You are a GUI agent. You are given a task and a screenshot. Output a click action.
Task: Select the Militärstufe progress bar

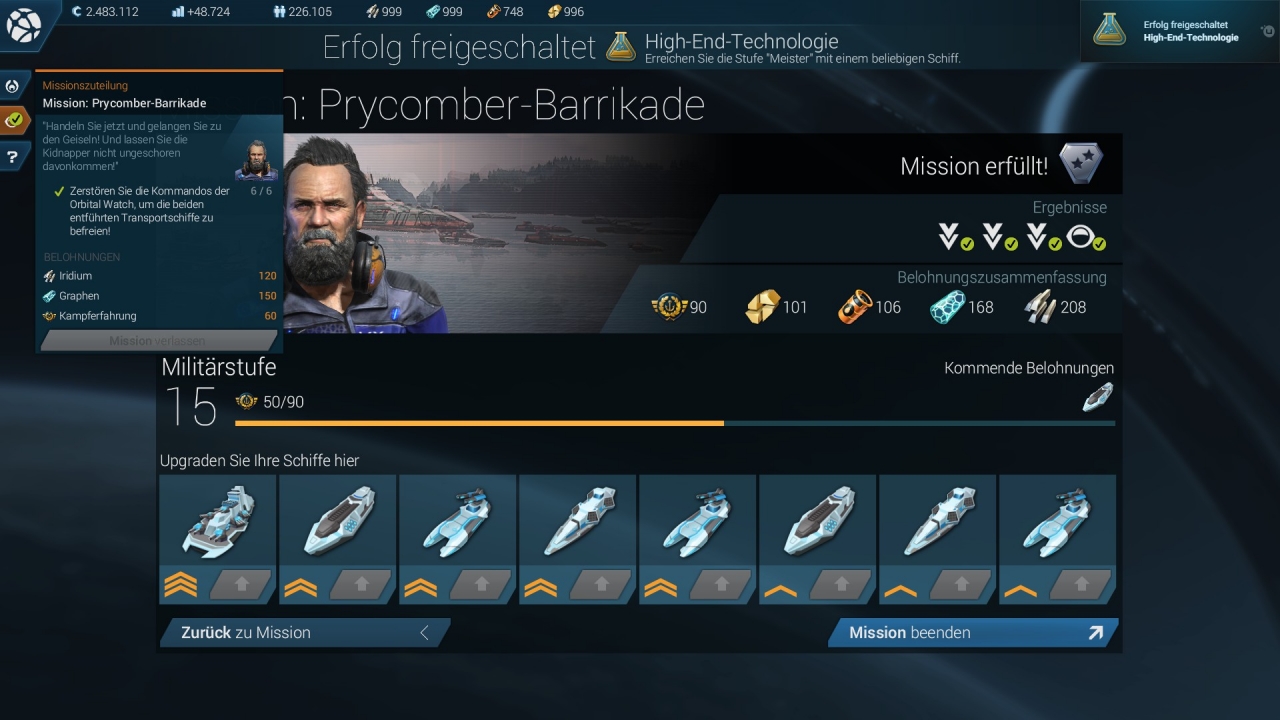click(674, 423)
